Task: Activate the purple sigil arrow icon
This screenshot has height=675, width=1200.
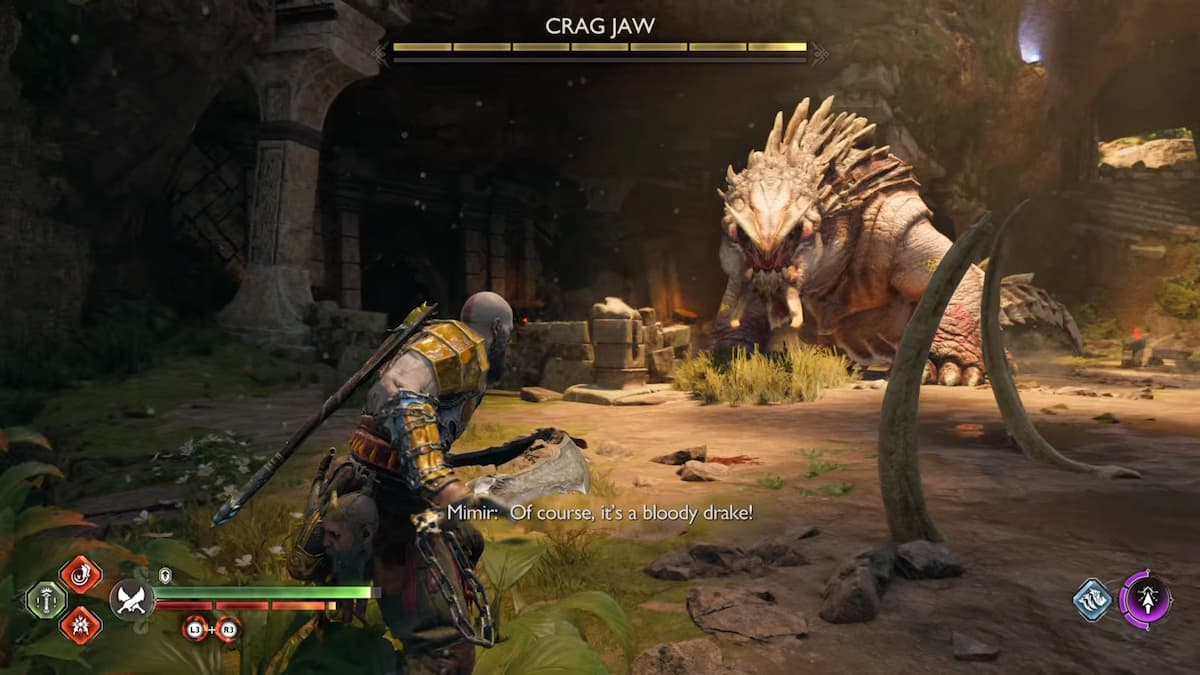Action: 1145,599
